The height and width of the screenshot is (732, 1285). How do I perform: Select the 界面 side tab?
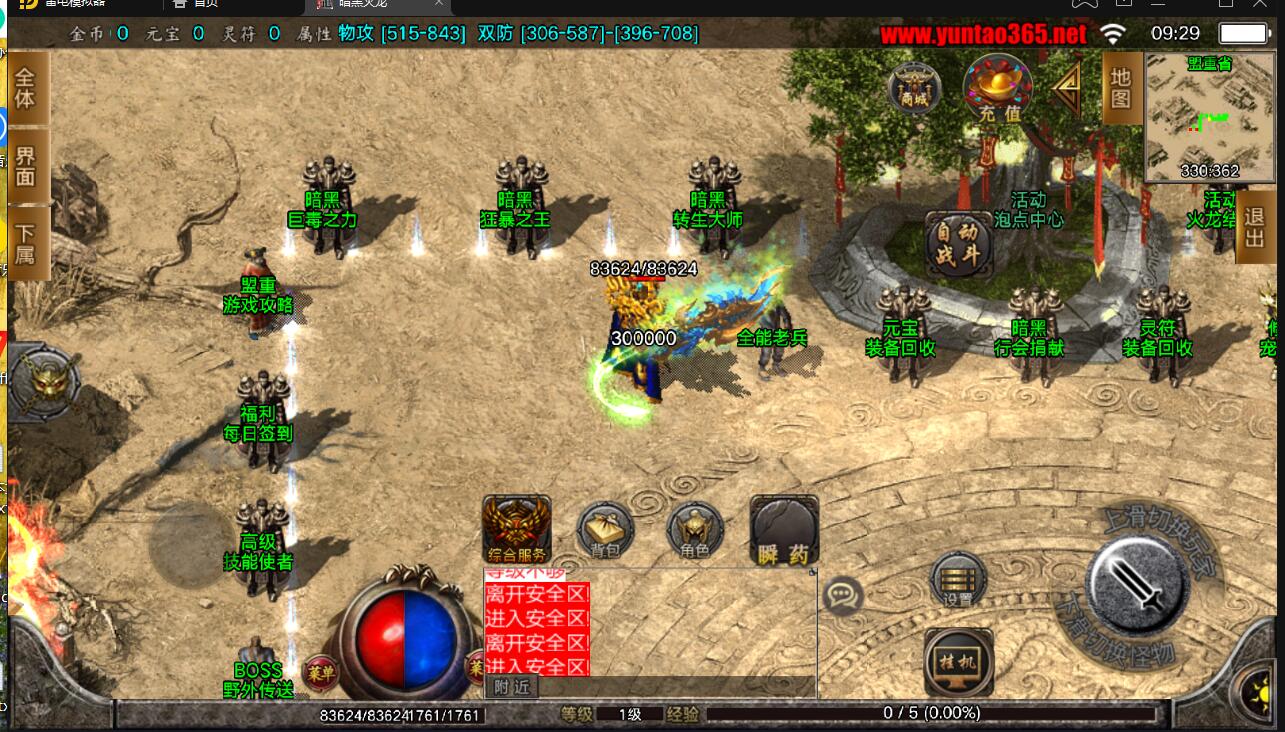tap(26, 166)
